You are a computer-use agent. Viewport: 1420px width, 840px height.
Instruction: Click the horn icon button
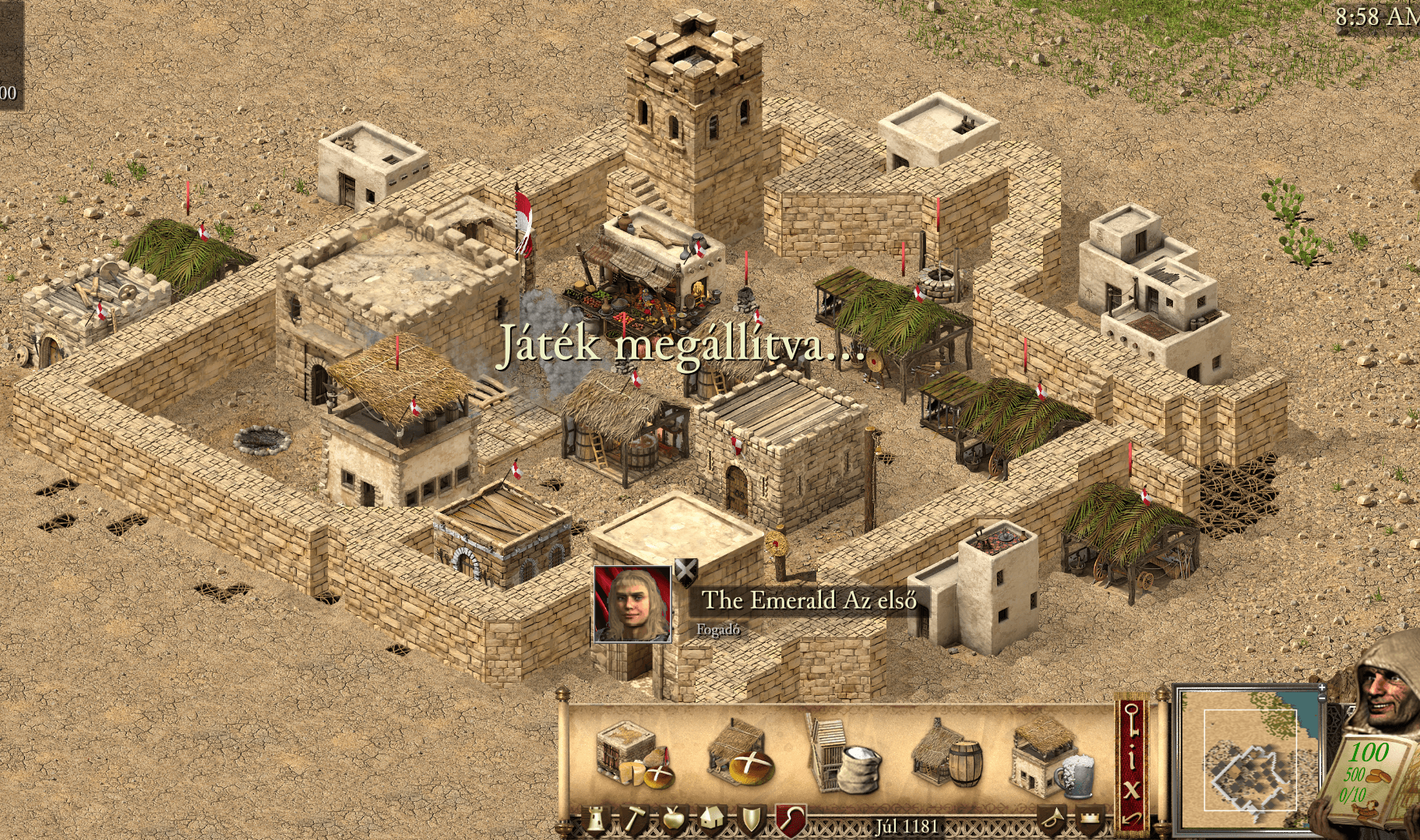(x=1052, y=821)
